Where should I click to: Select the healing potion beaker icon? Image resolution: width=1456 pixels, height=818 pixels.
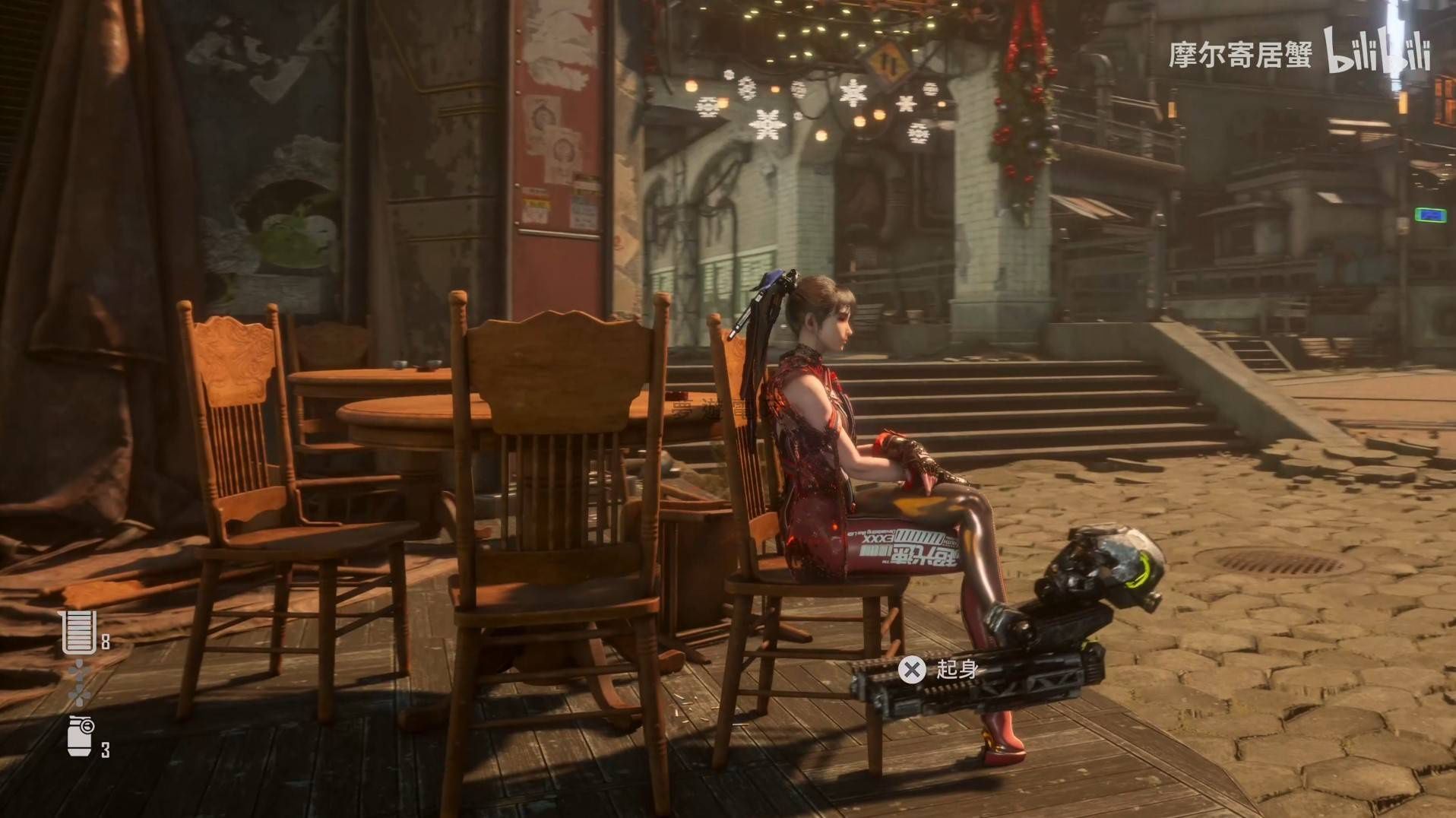79,632
